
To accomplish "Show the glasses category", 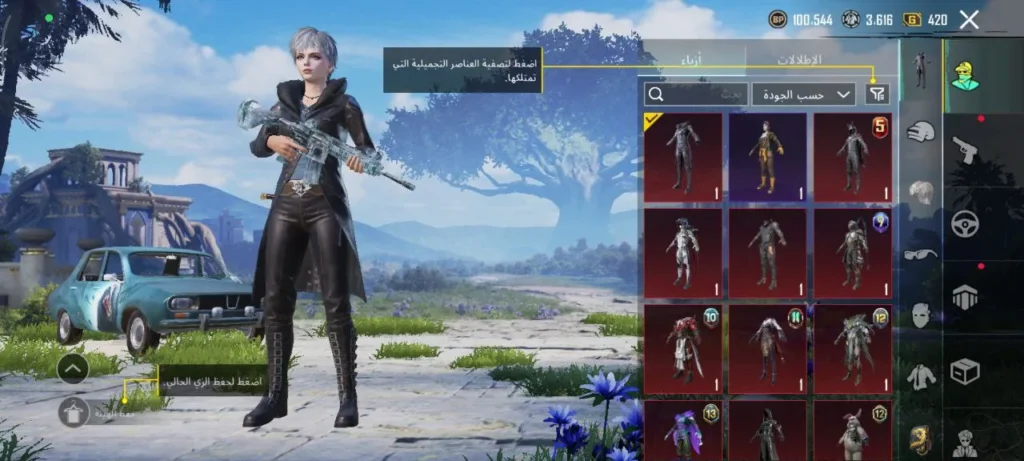I will 920,254.
